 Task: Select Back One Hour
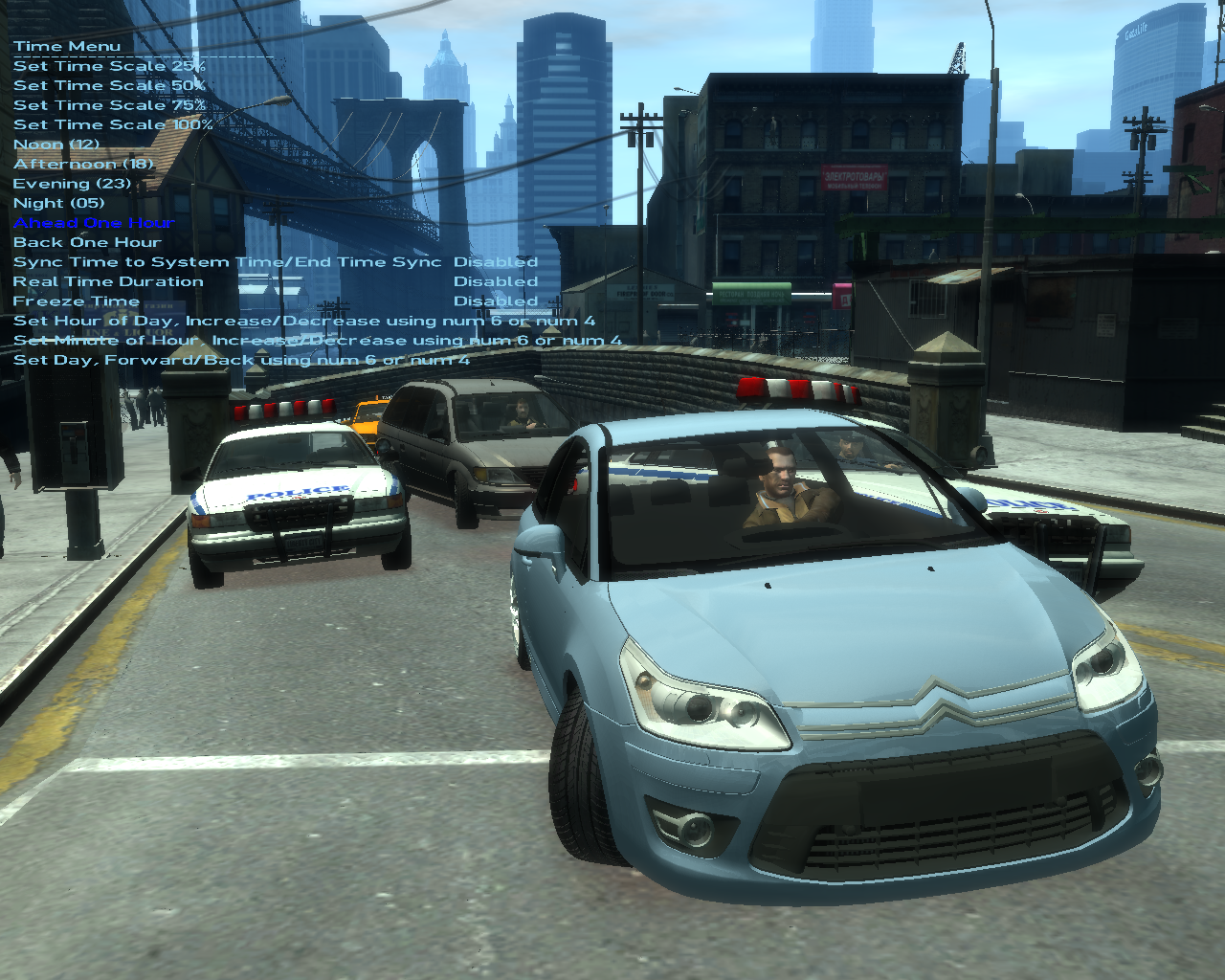[x=87, y=243]
